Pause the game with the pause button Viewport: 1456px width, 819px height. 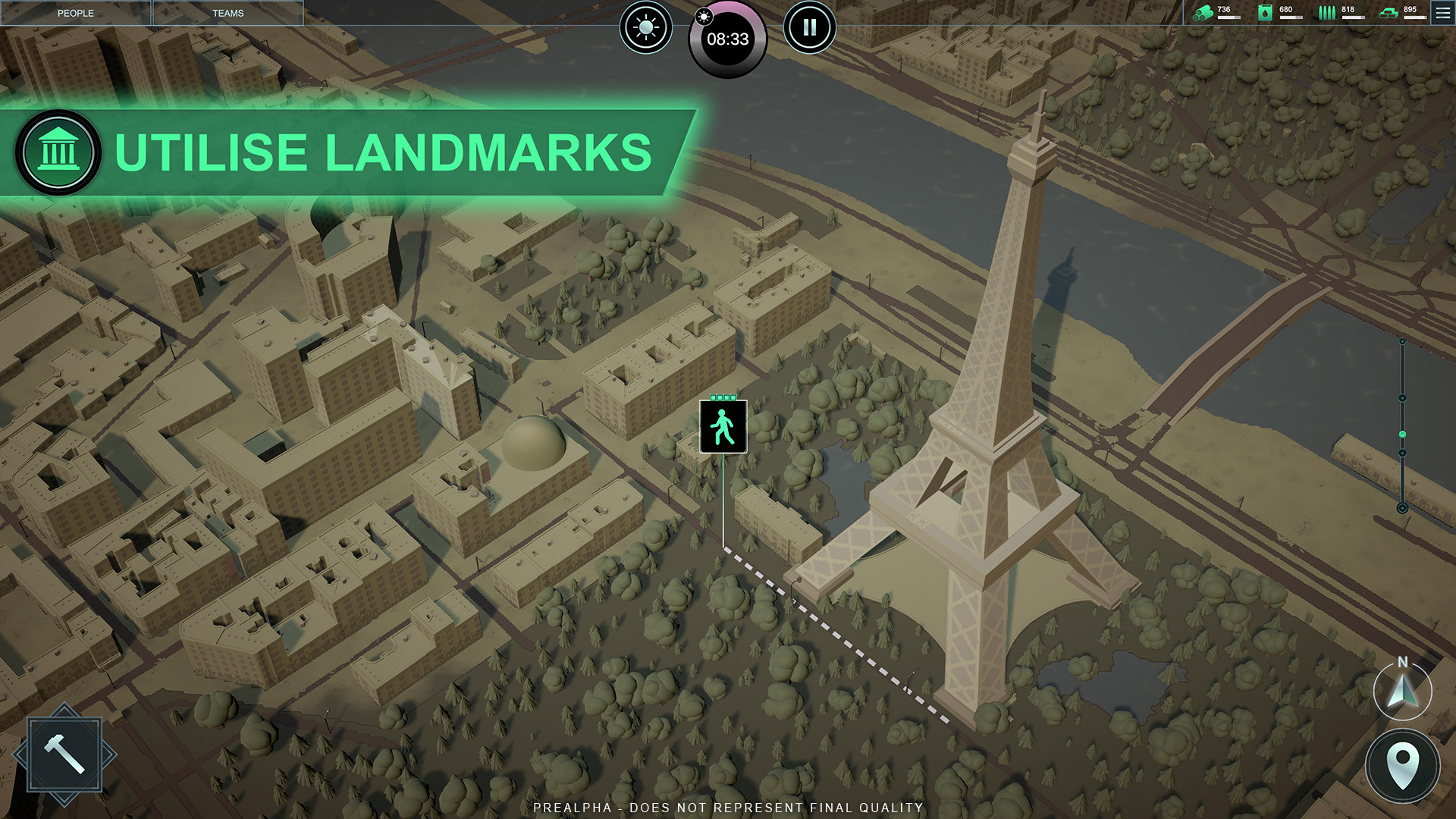[809, 28]
